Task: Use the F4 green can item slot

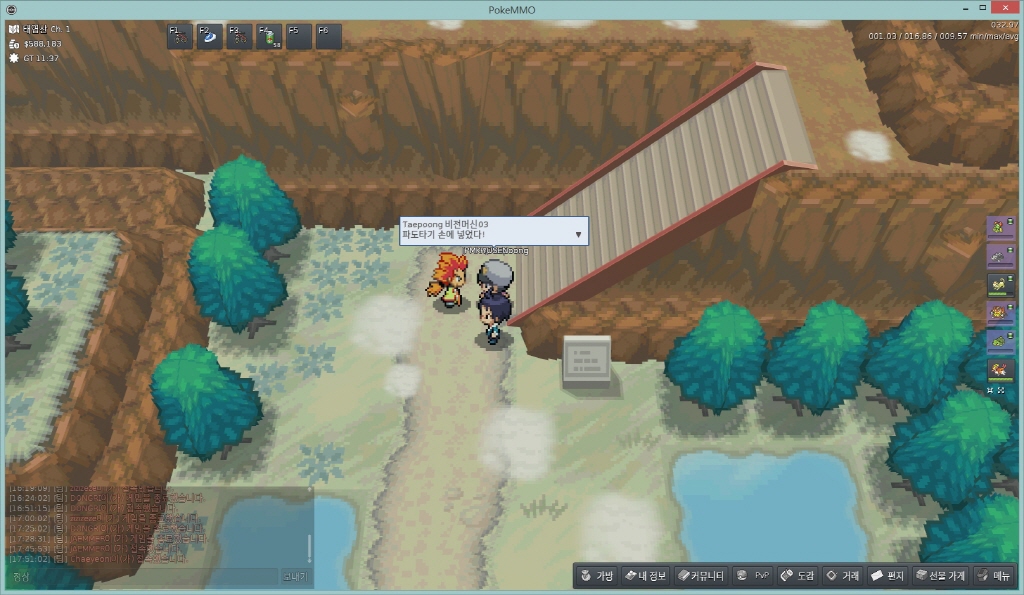Action: click(x=269, y=37)
